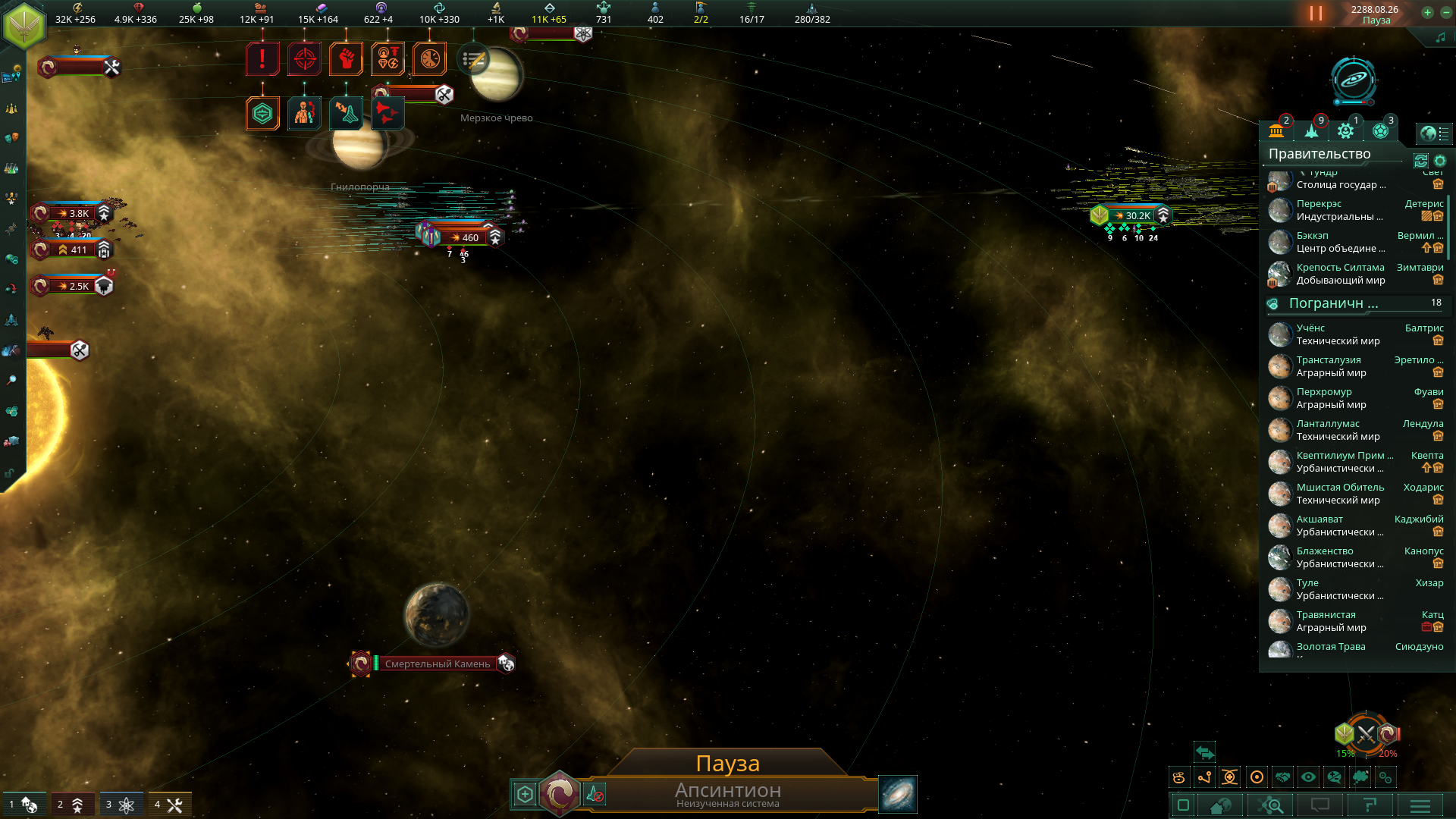Increase game speed with the plus button
Screen dimensions: 1456x819
(1427, 12)
